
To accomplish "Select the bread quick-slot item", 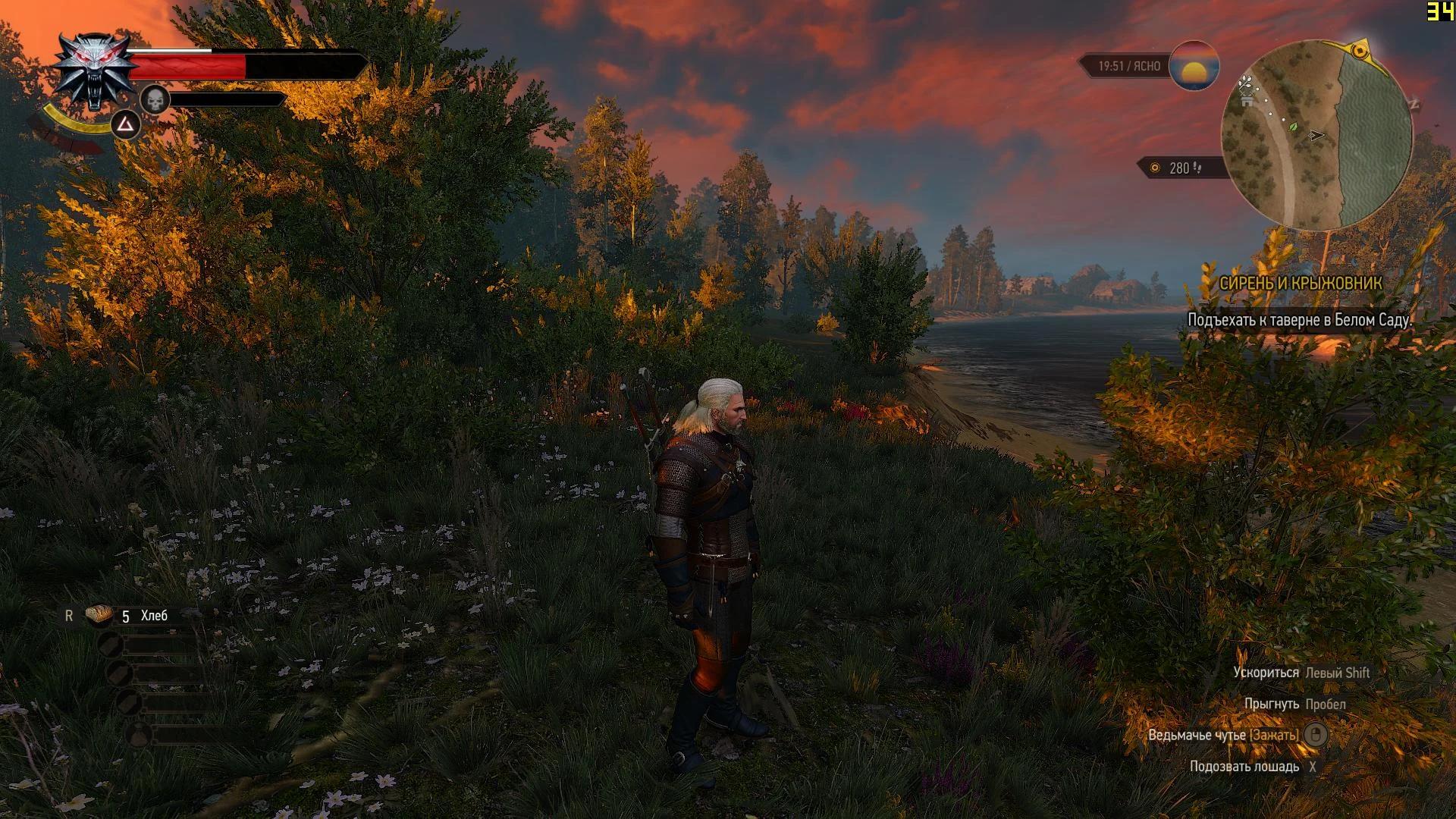I will point(99,615).
